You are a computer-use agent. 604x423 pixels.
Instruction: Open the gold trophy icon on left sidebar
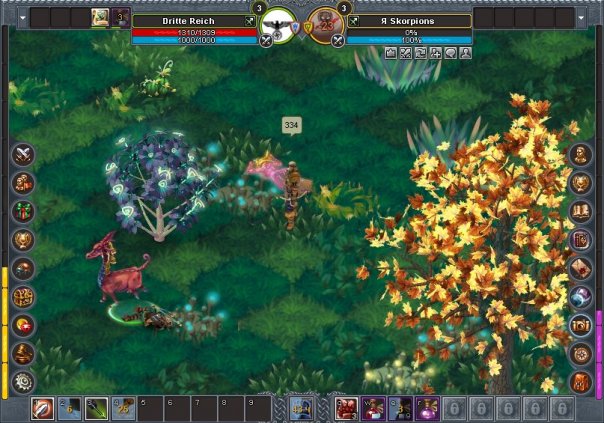[23, 239]
